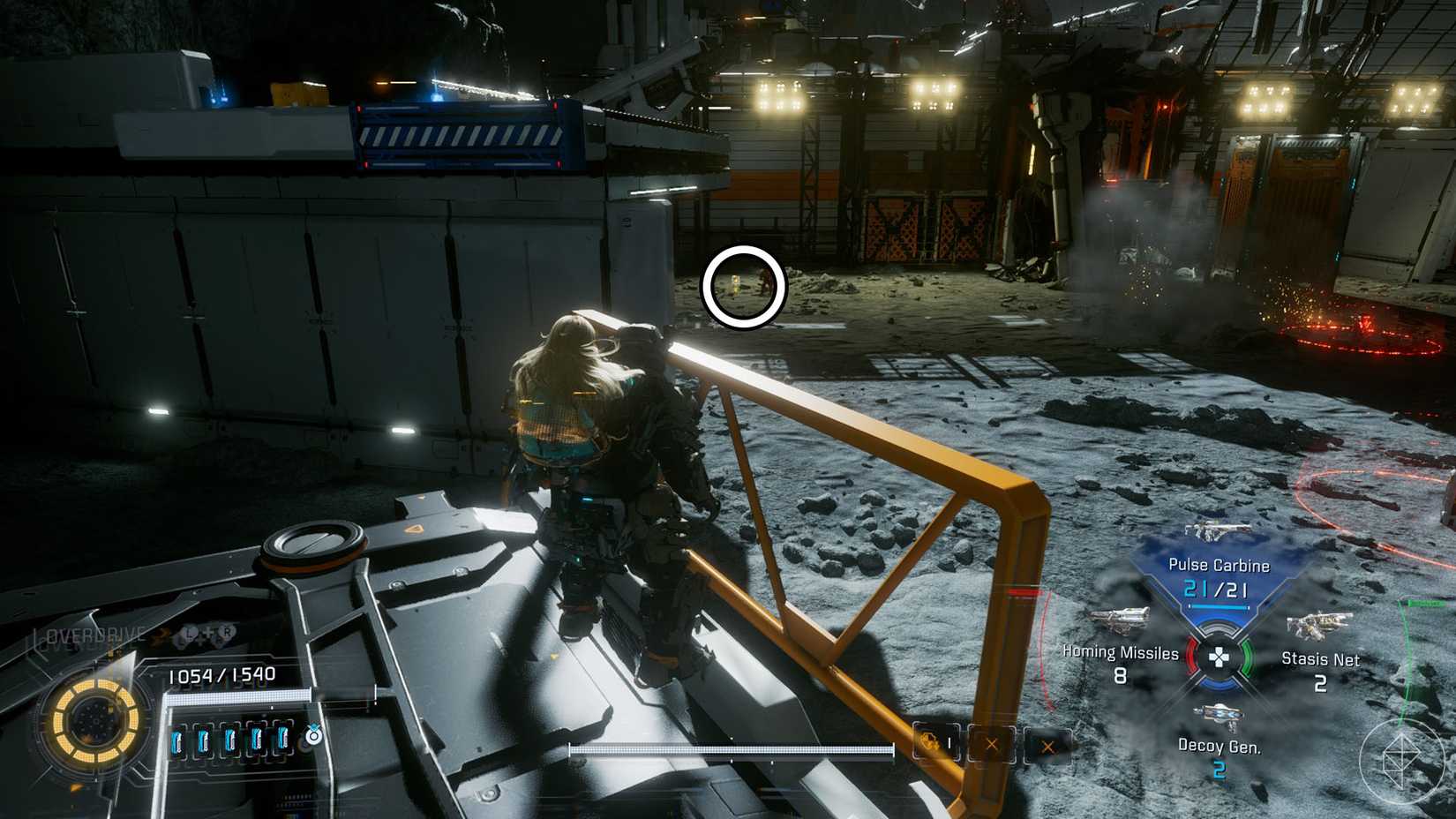Select the Decoy Gen. device icon
This screenshot has width=1456, height=819.
tap(1221, 714)
